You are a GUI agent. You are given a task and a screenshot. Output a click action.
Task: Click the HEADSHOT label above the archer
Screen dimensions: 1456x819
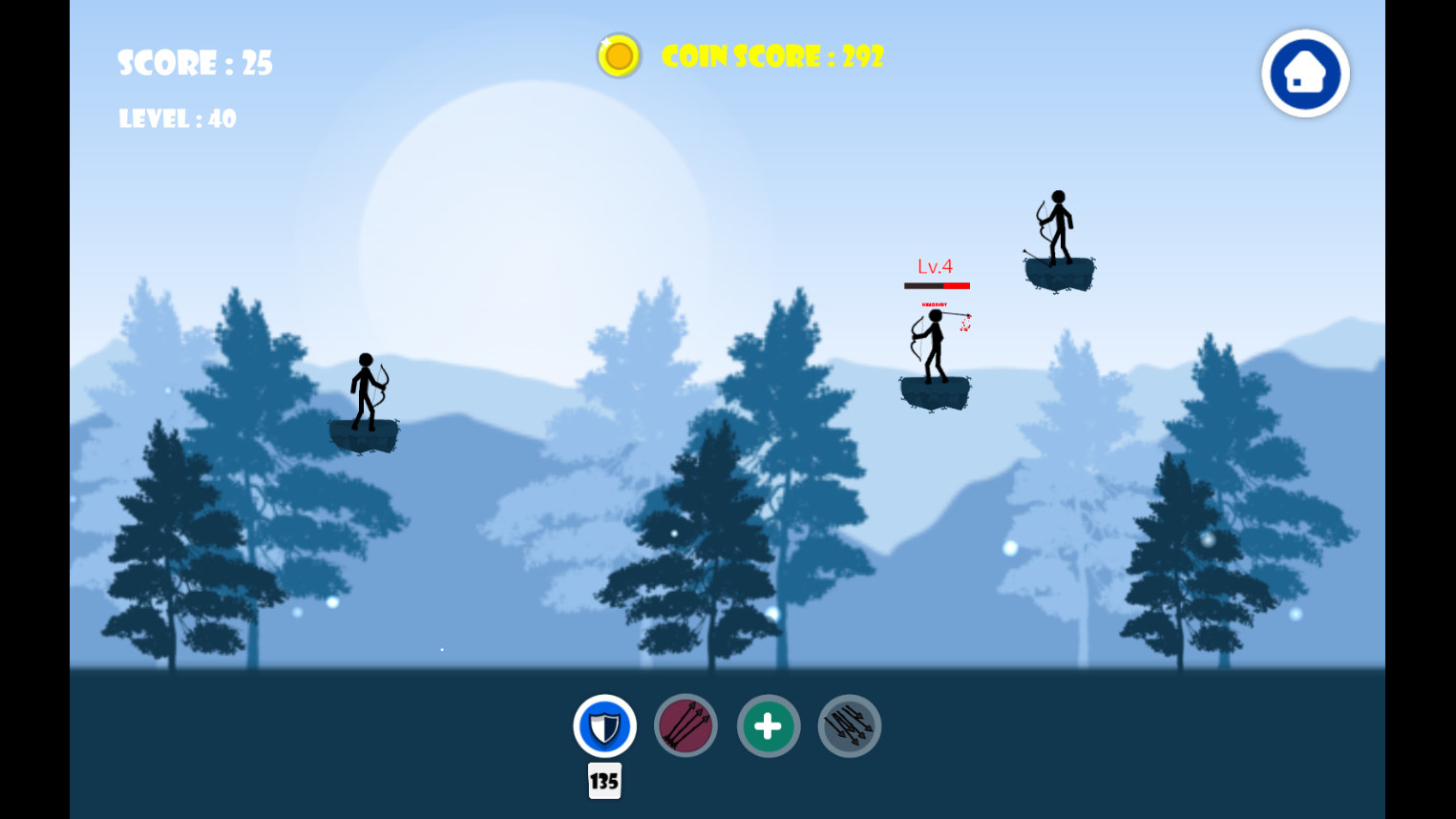point(935,305)
